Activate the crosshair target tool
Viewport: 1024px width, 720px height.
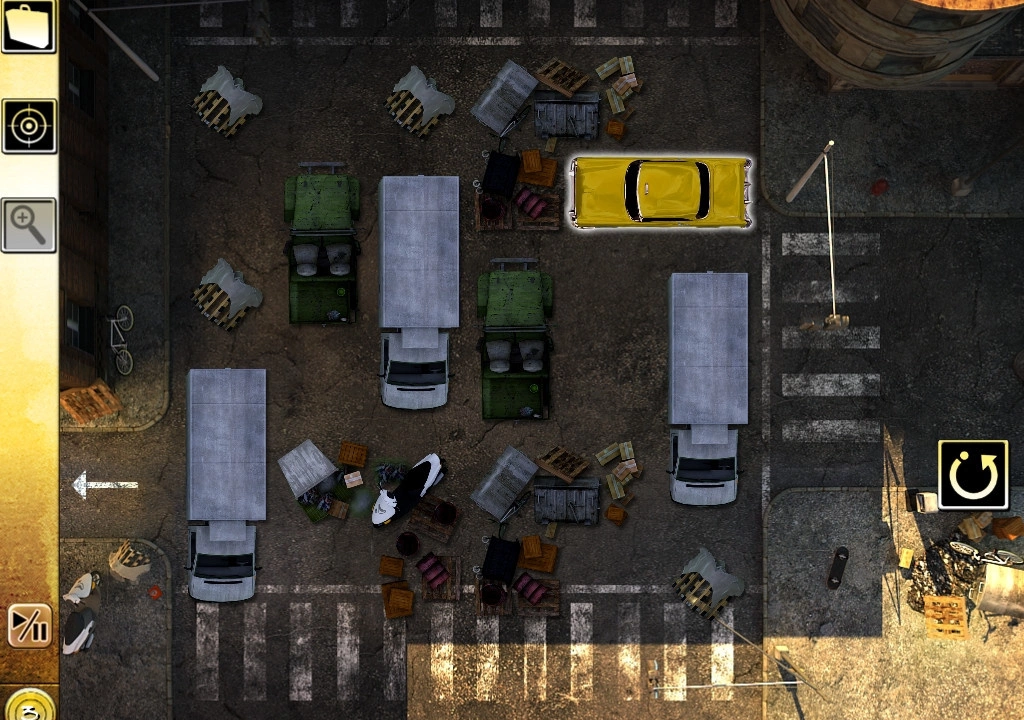coord(29,126)
